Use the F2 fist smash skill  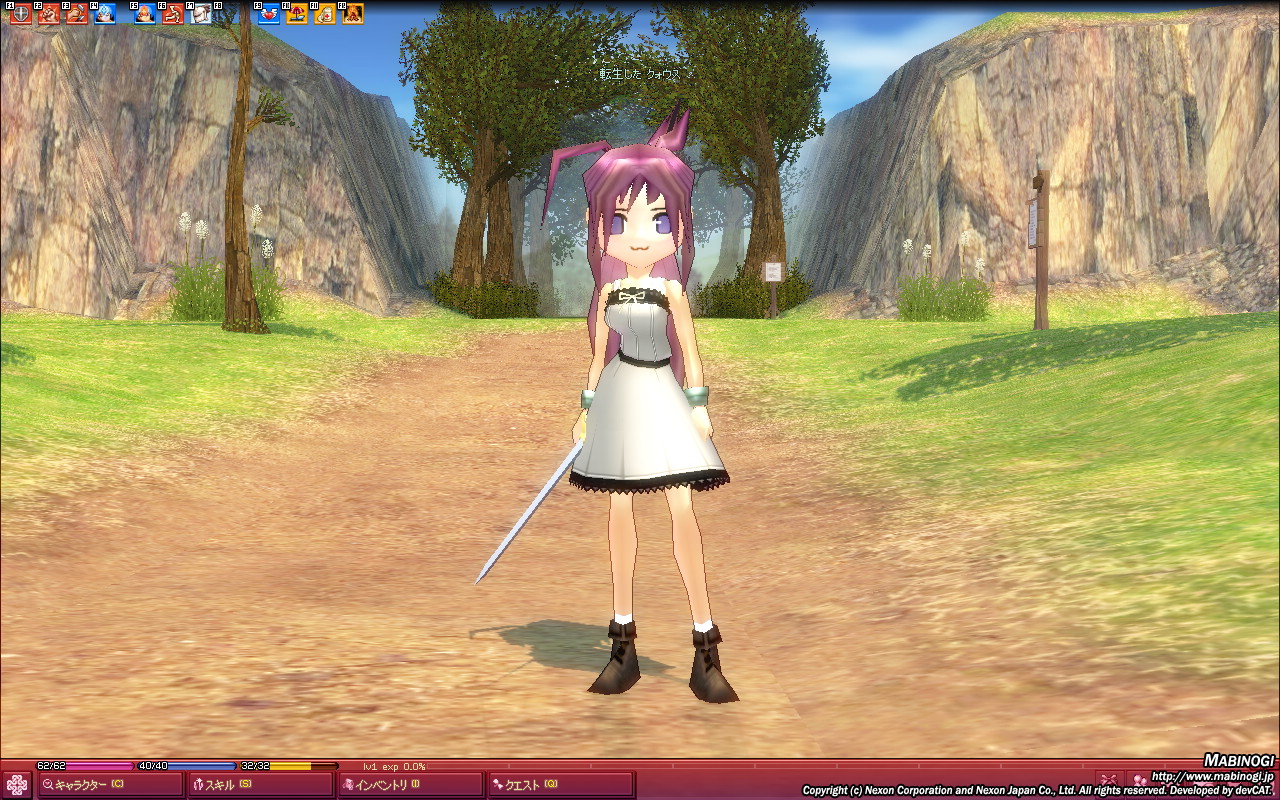point(49,14)
